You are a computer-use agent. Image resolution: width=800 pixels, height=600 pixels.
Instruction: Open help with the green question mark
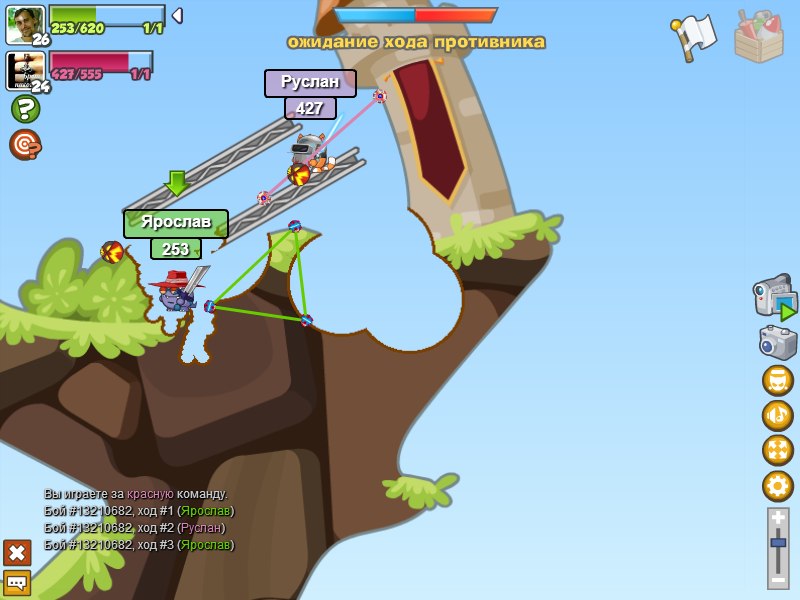pyautogui.click(x=25, y=109)
